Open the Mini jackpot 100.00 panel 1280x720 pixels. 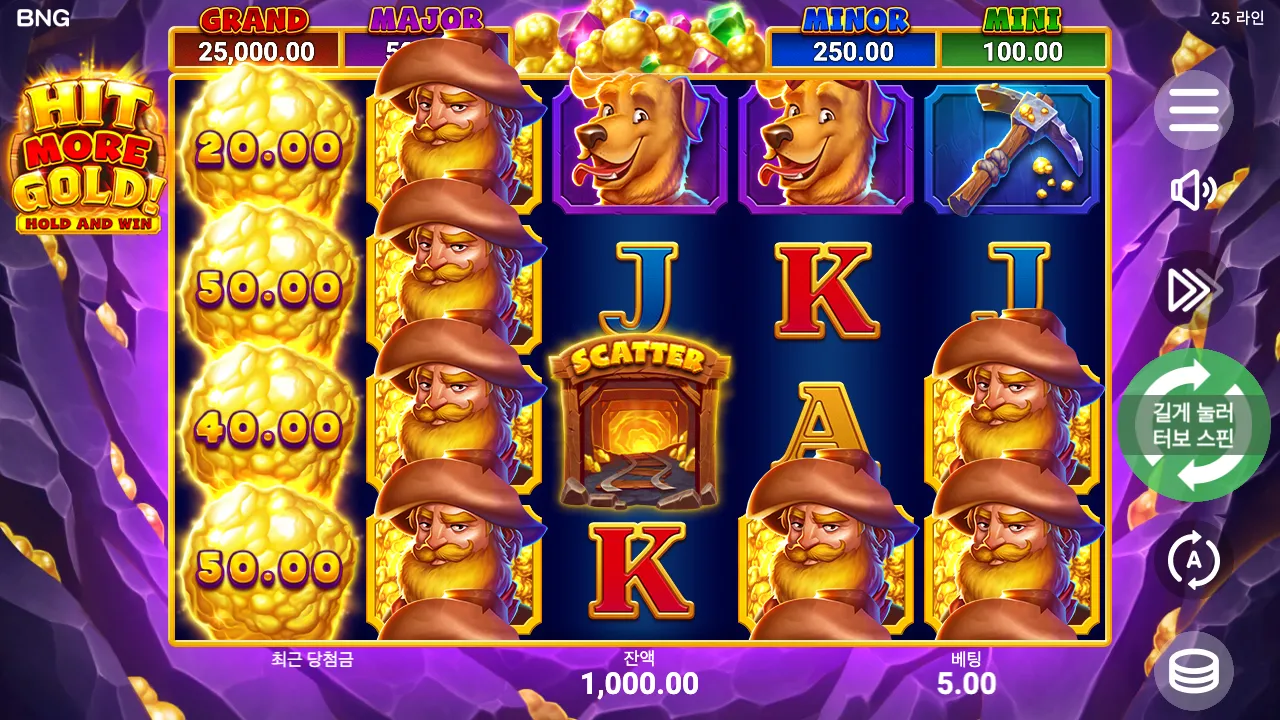1022,33
